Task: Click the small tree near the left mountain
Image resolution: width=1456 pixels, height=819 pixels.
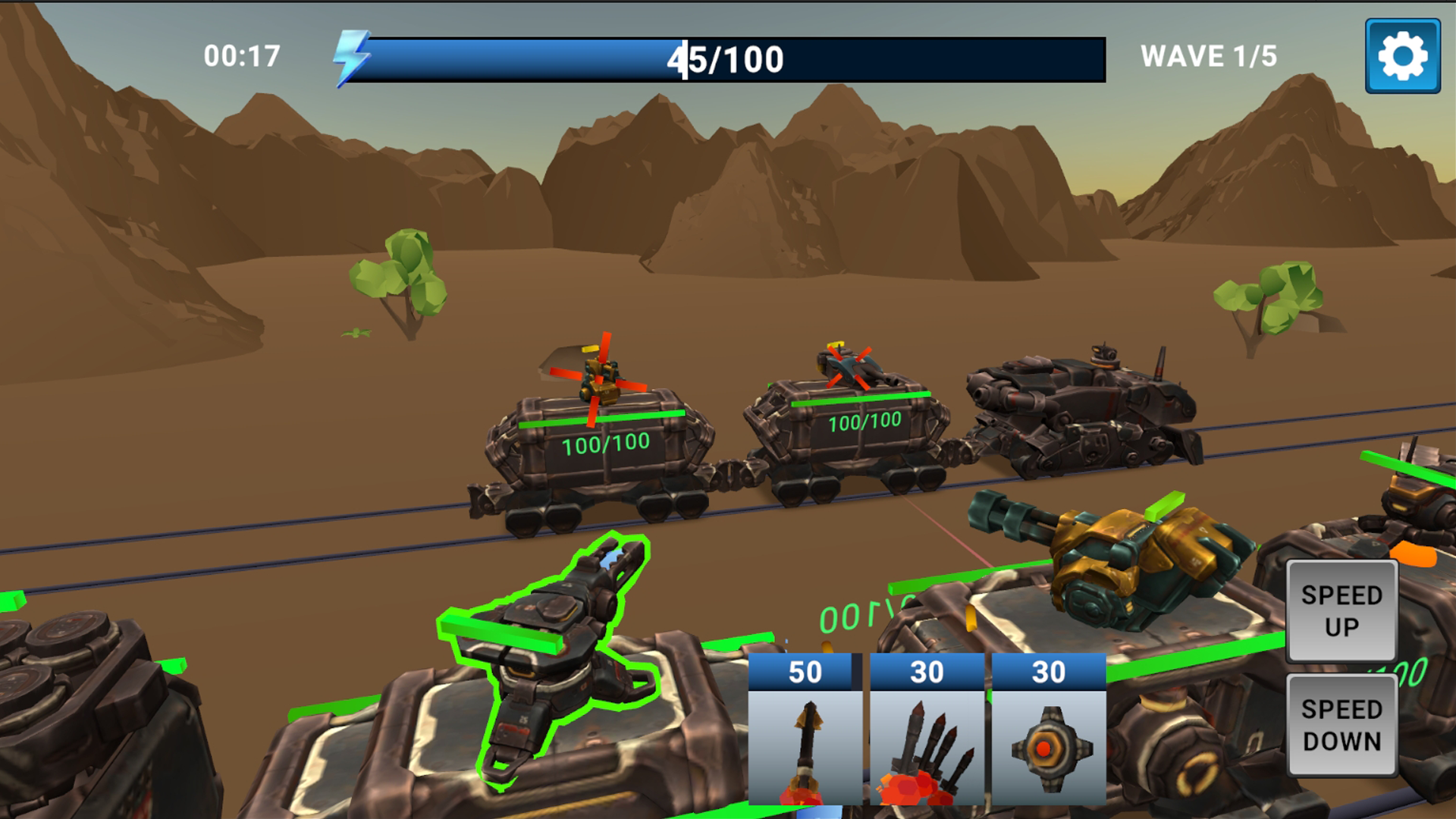Action: coord(398,273)
